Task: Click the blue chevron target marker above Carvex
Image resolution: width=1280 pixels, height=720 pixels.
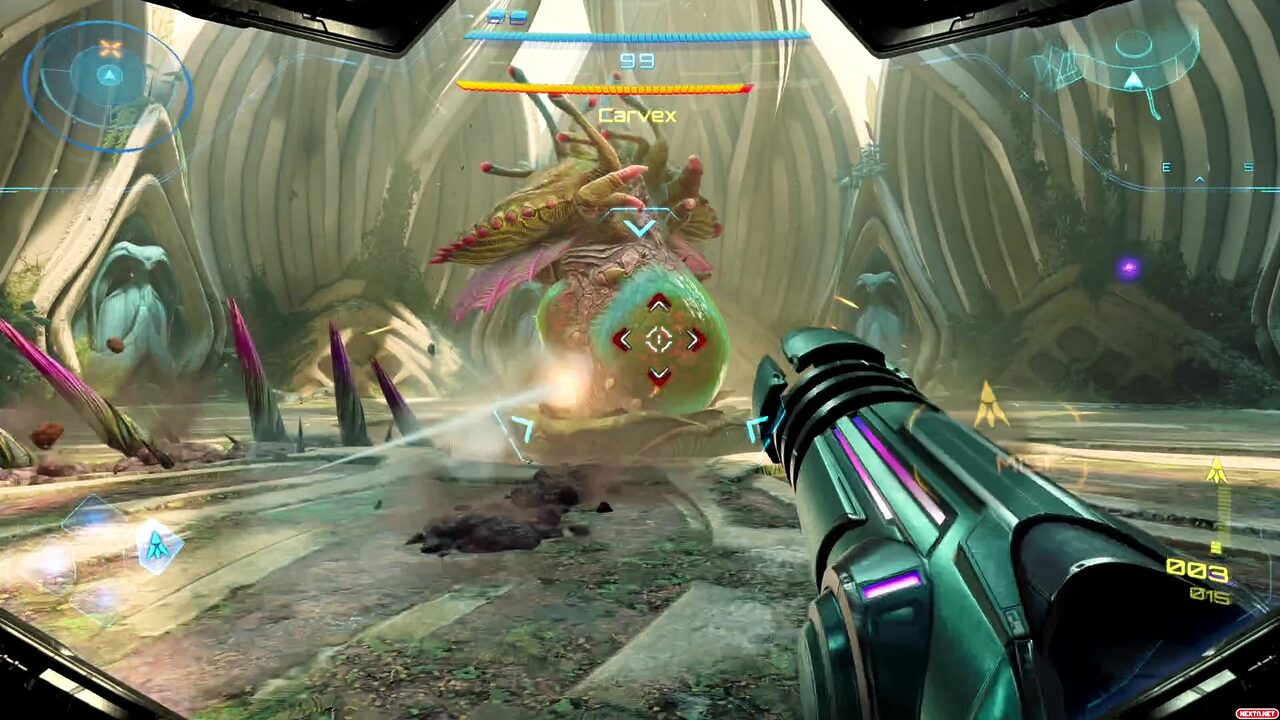Action: pyautogui.click(x=639, y=228)
